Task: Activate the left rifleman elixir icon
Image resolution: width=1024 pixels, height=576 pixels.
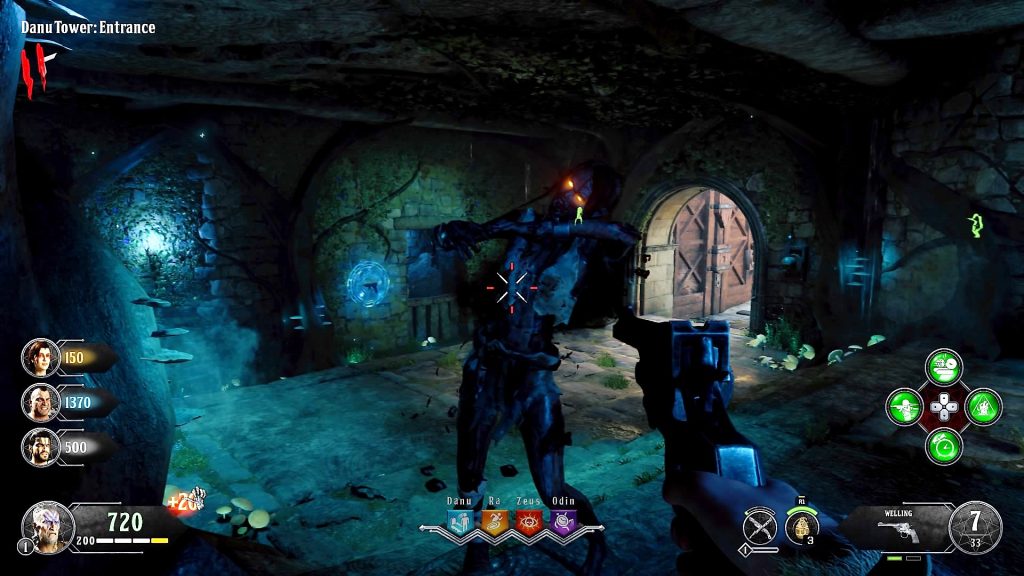Action: 906,407
